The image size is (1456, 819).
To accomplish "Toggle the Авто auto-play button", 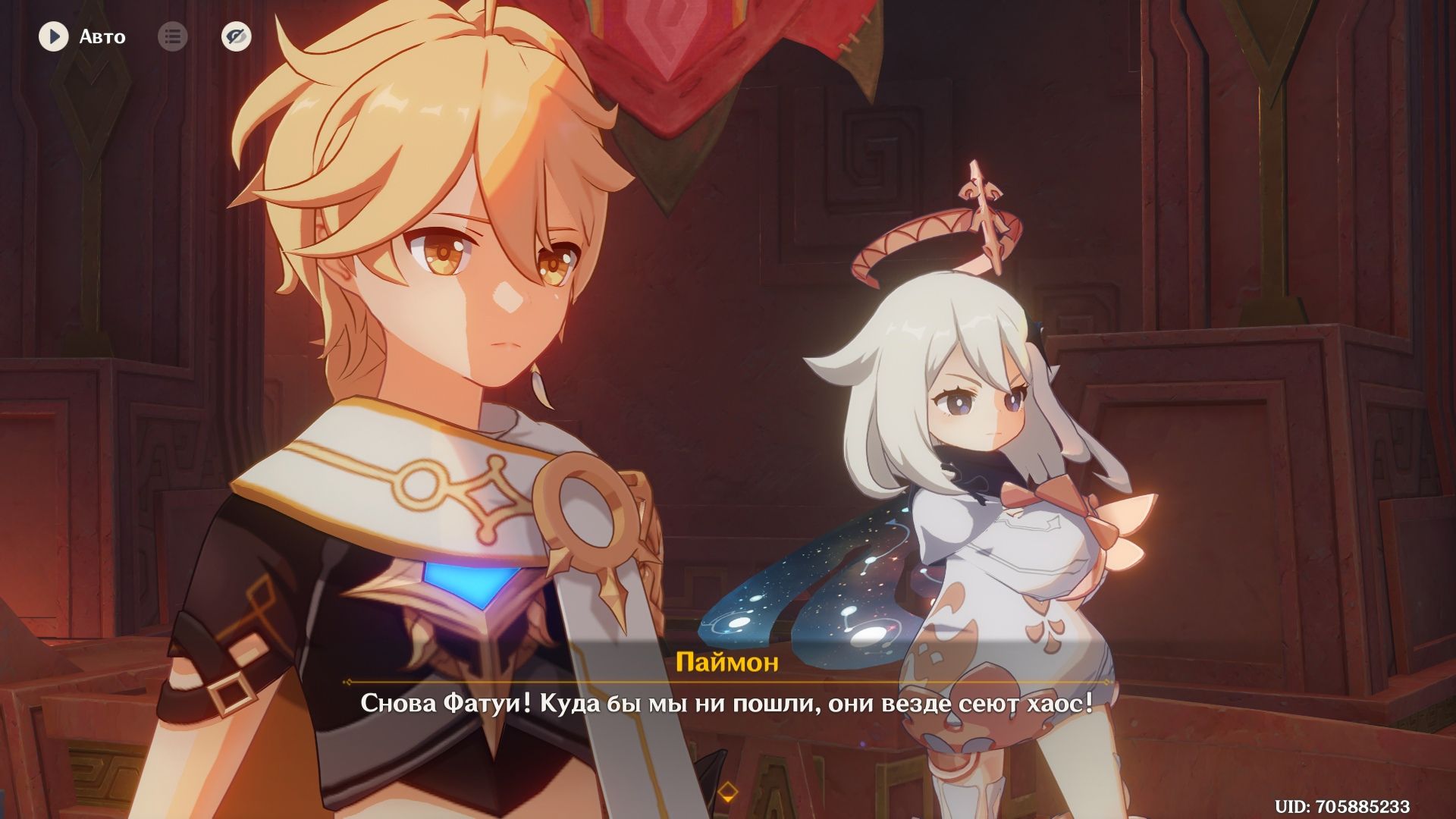I will coord(54,36).
